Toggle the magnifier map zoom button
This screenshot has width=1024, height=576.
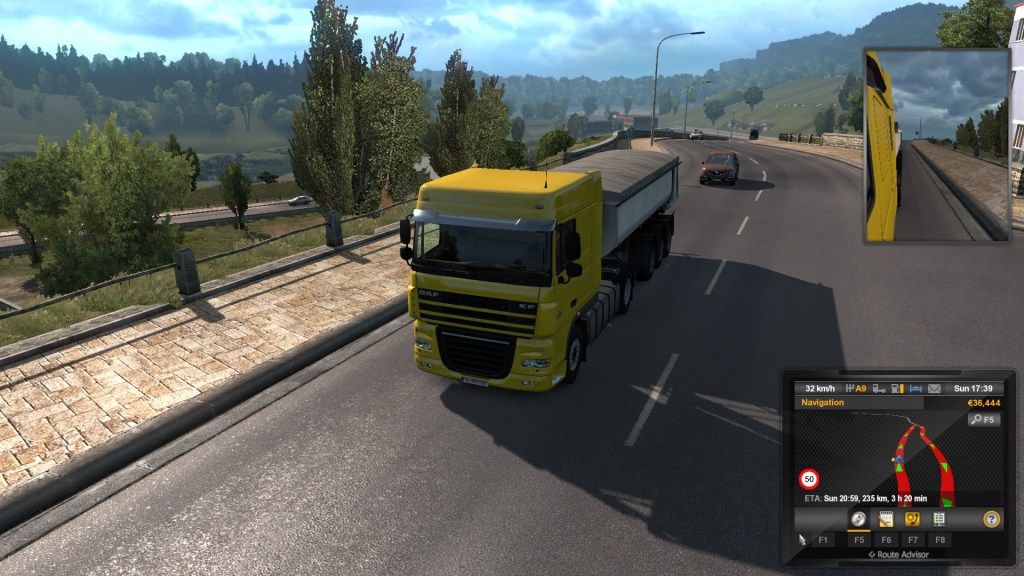click(x=983, y=420)
